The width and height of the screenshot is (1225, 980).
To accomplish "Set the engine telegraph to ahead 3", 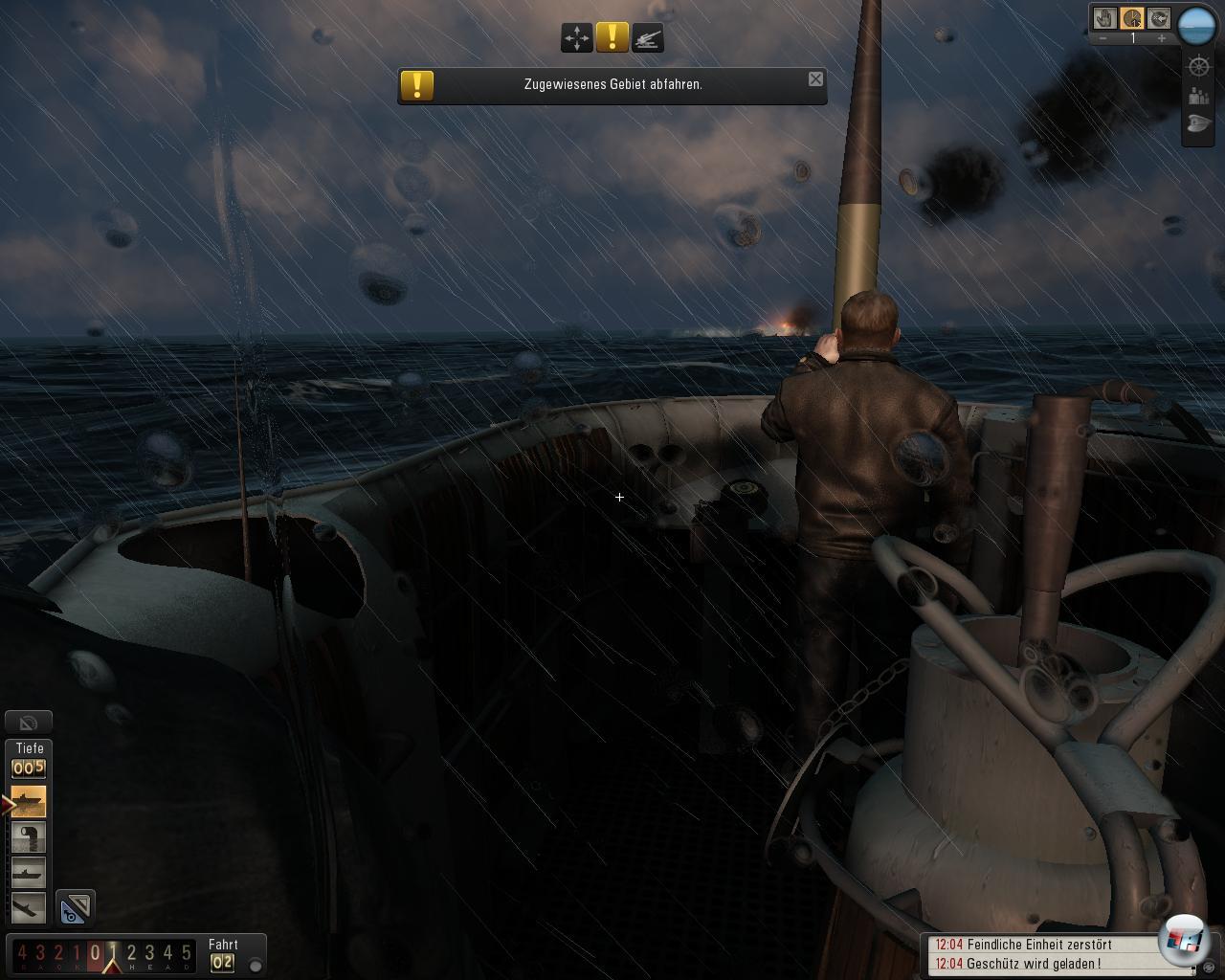I will coord(149,953).
